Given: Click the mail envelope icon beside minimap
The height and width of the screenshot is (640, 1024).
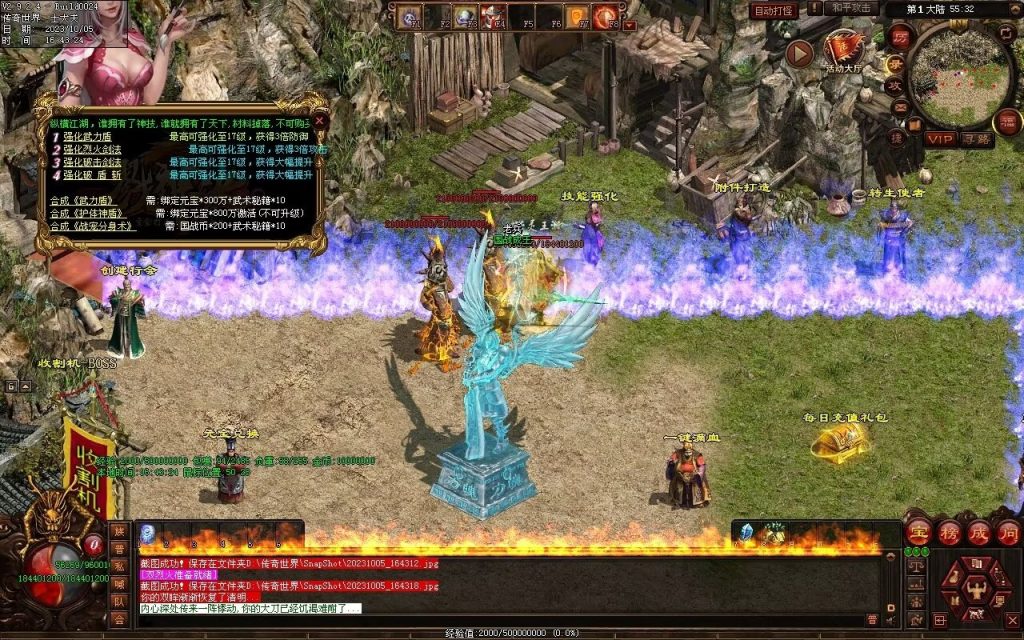Looking at the screenshot, I should 899,107.
